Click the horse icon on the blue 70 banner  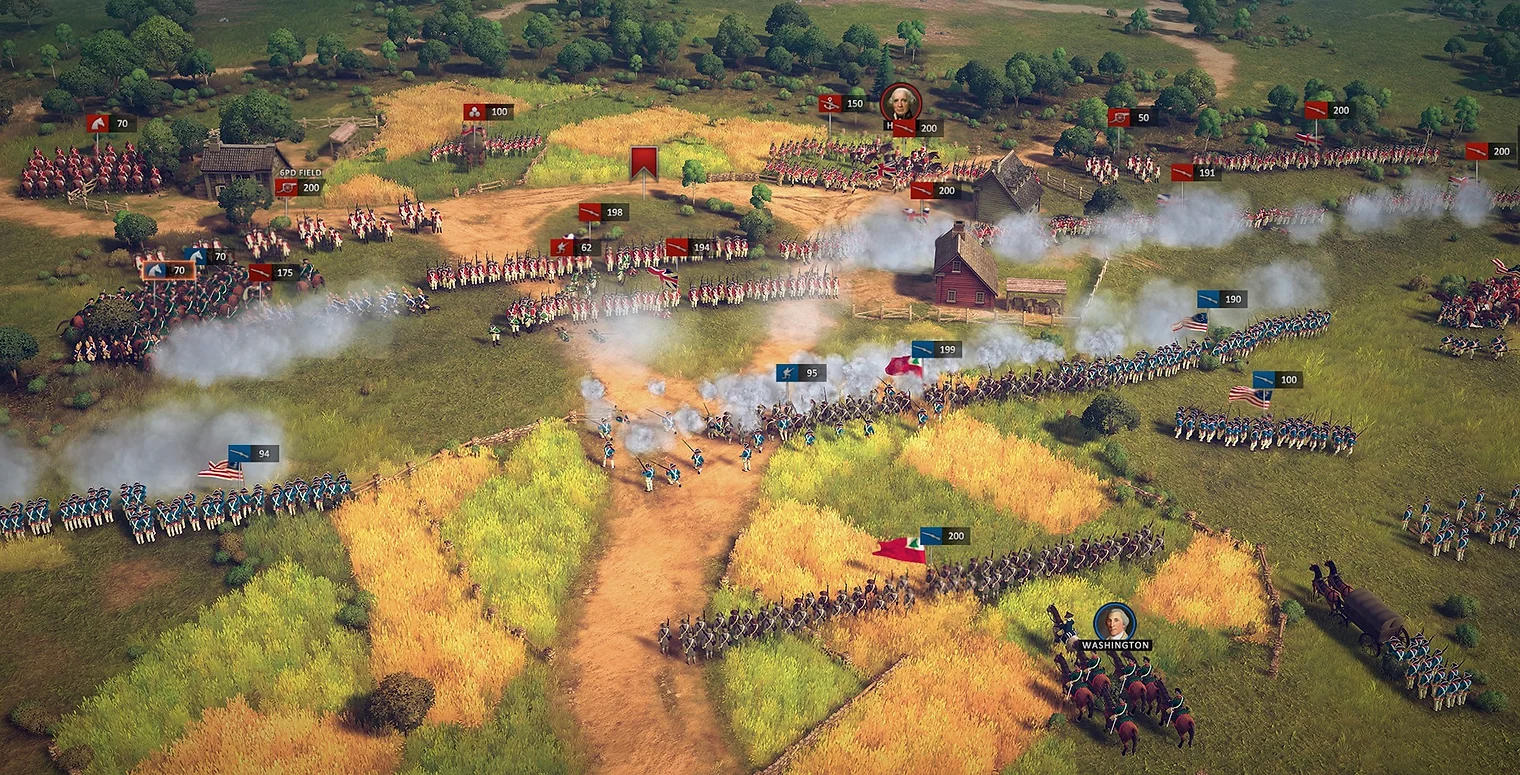pos(197,255)
